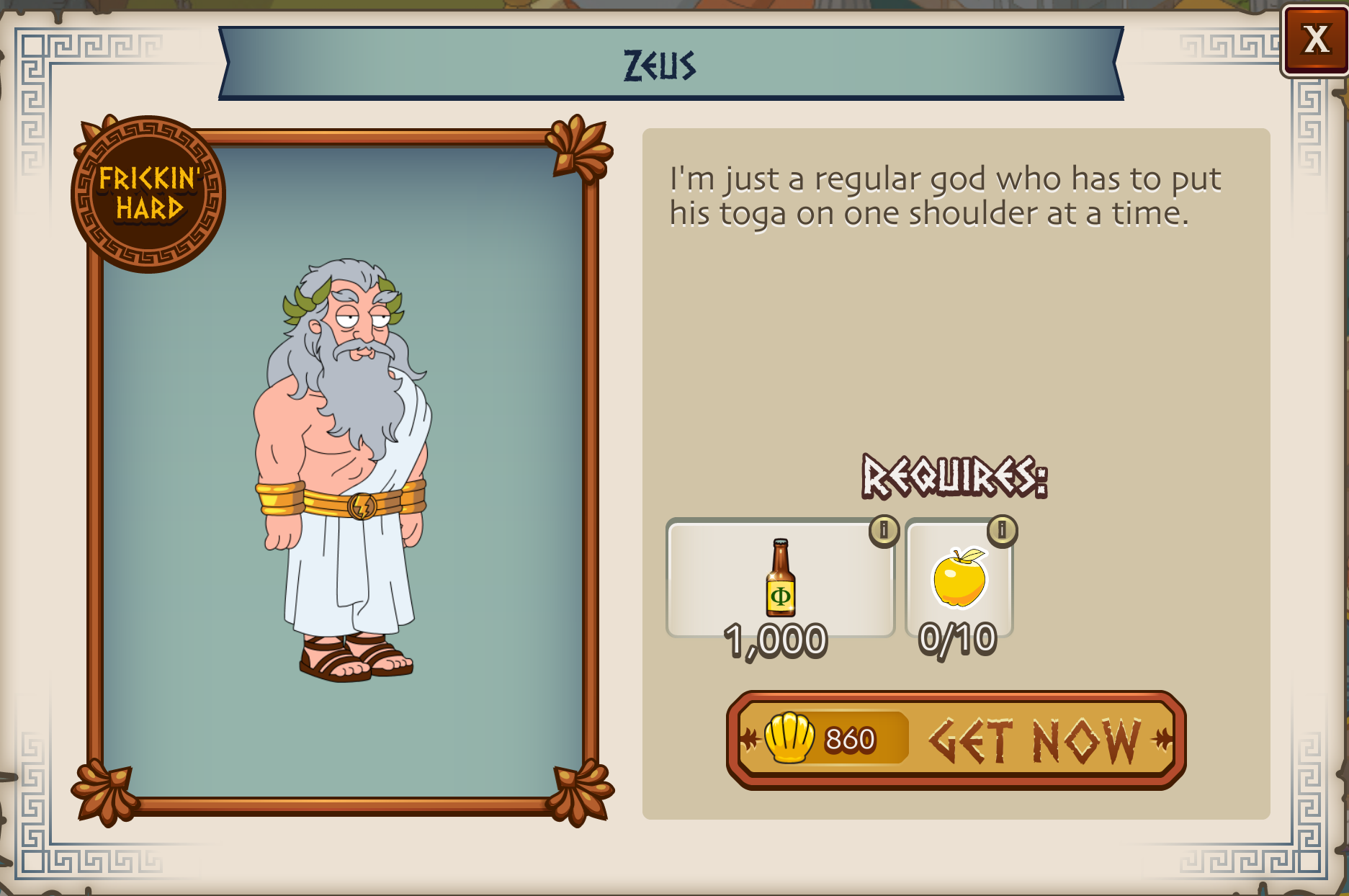1349x896 pixels.
Task: Buy Zeus with the Get Now button
Action: 956,740
